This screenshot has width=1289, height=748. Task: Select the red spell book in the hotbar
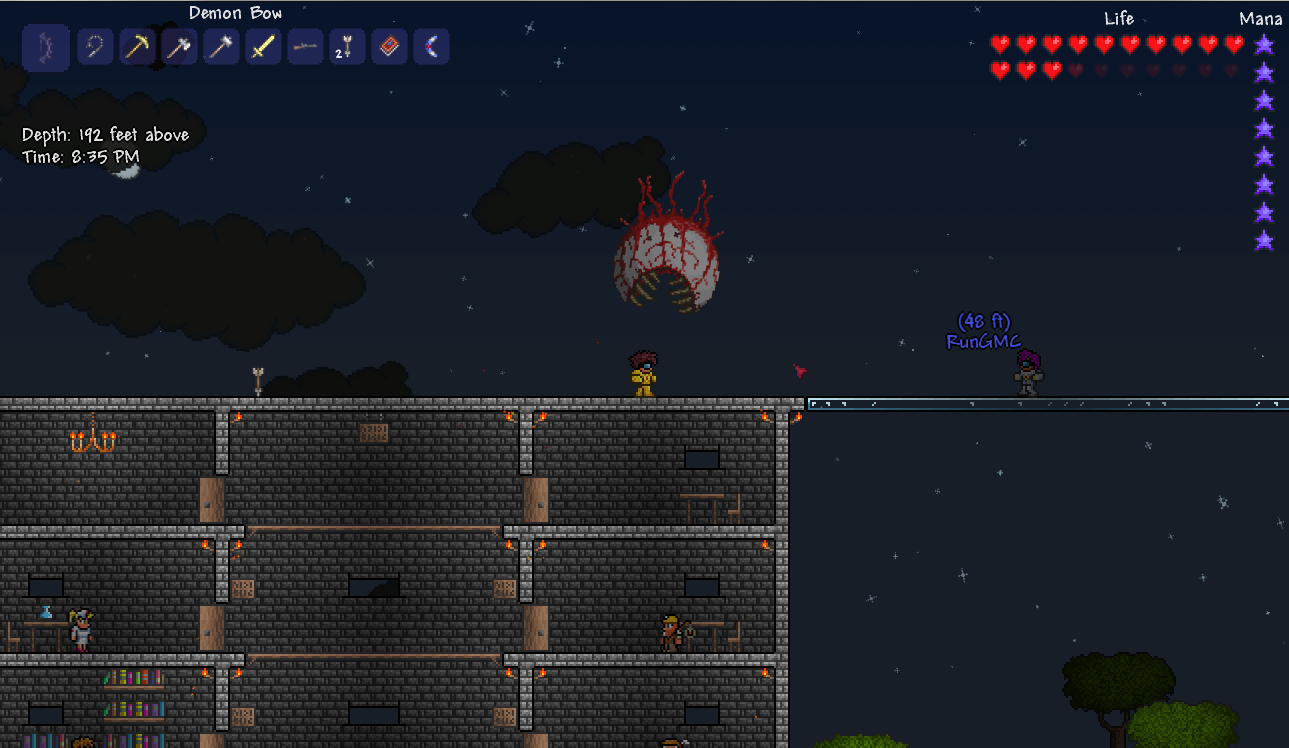(389, 47)
